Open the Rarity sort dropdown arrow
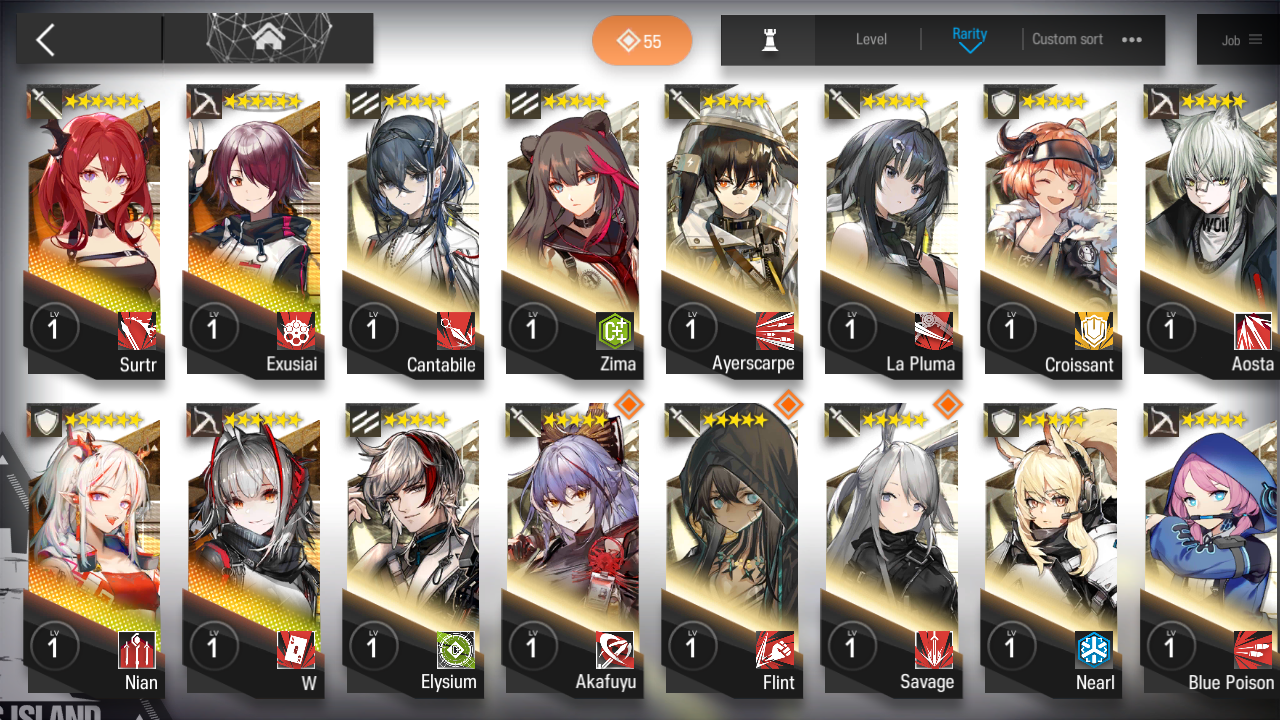 click(969, 50)
